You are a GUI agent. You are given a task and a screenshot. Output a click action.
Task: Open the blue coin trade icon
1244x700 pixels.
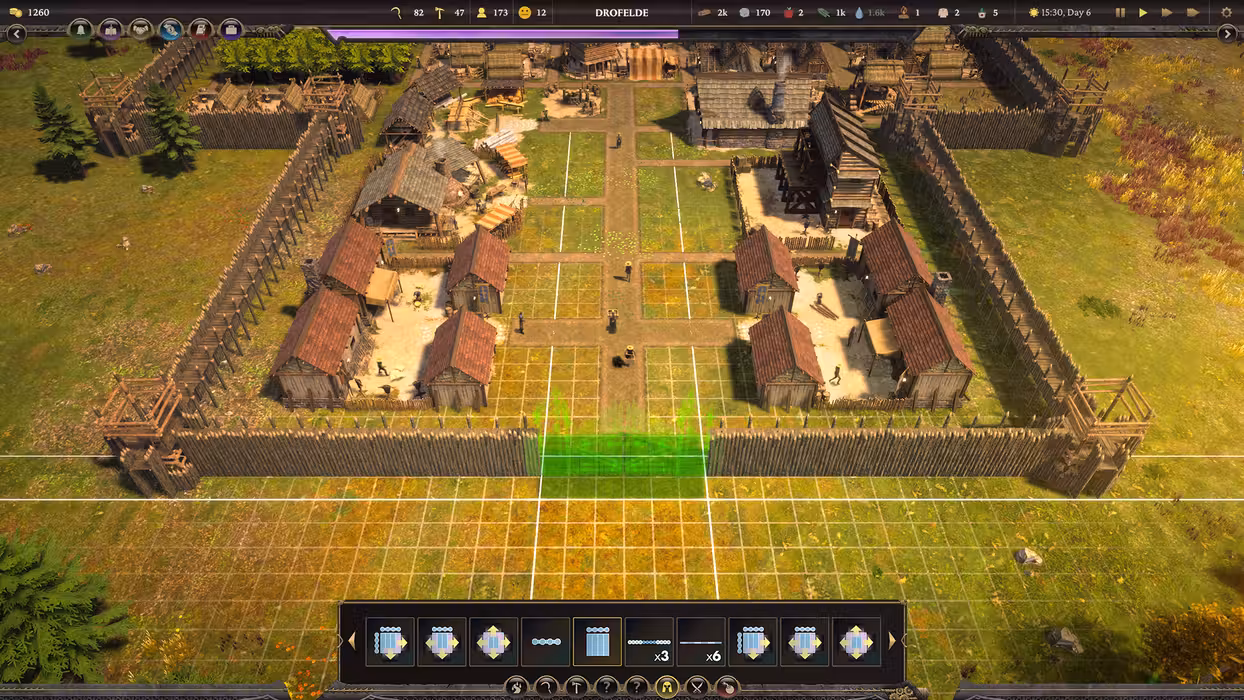point(171,30)
